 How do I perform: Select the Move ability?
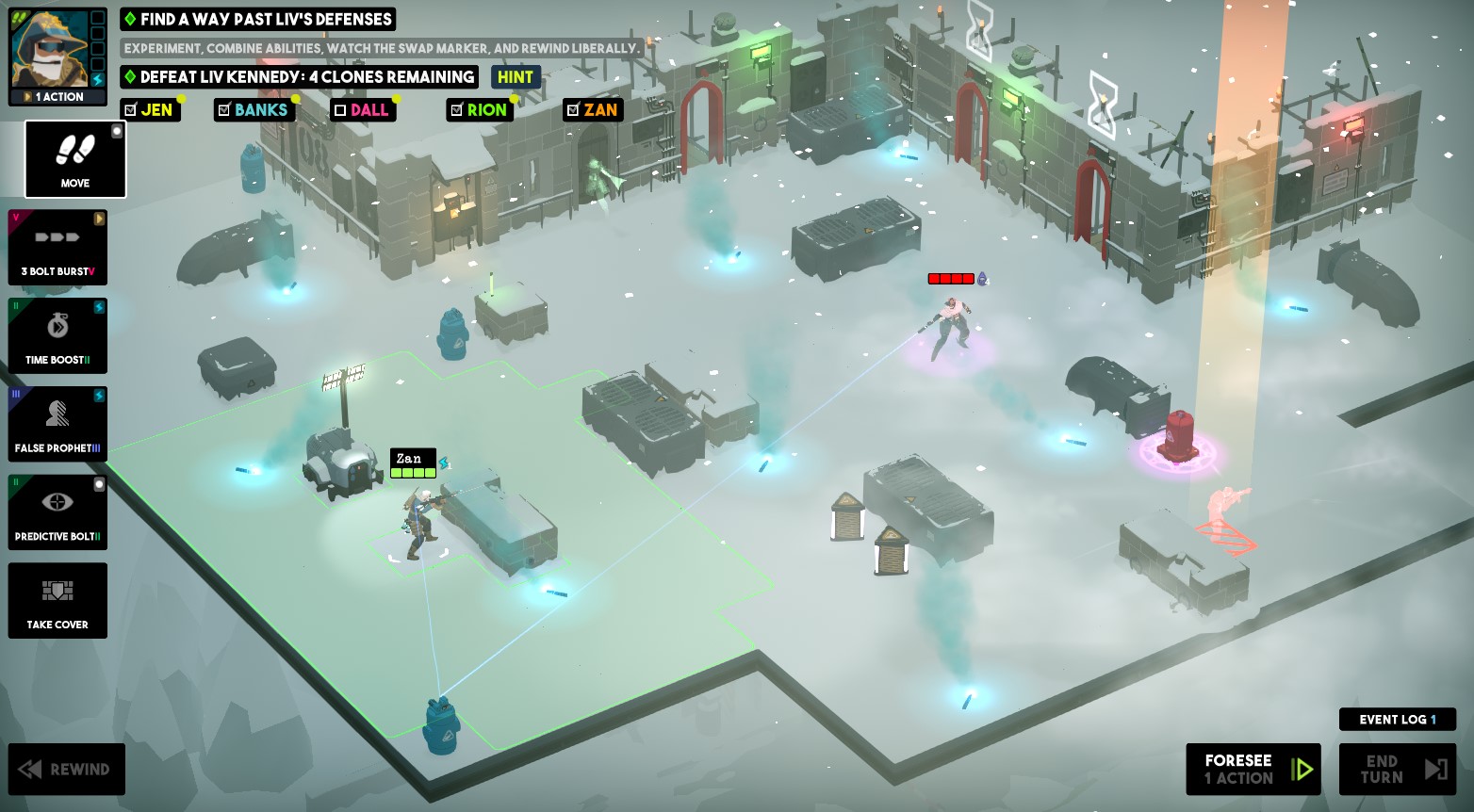[74, 159]
